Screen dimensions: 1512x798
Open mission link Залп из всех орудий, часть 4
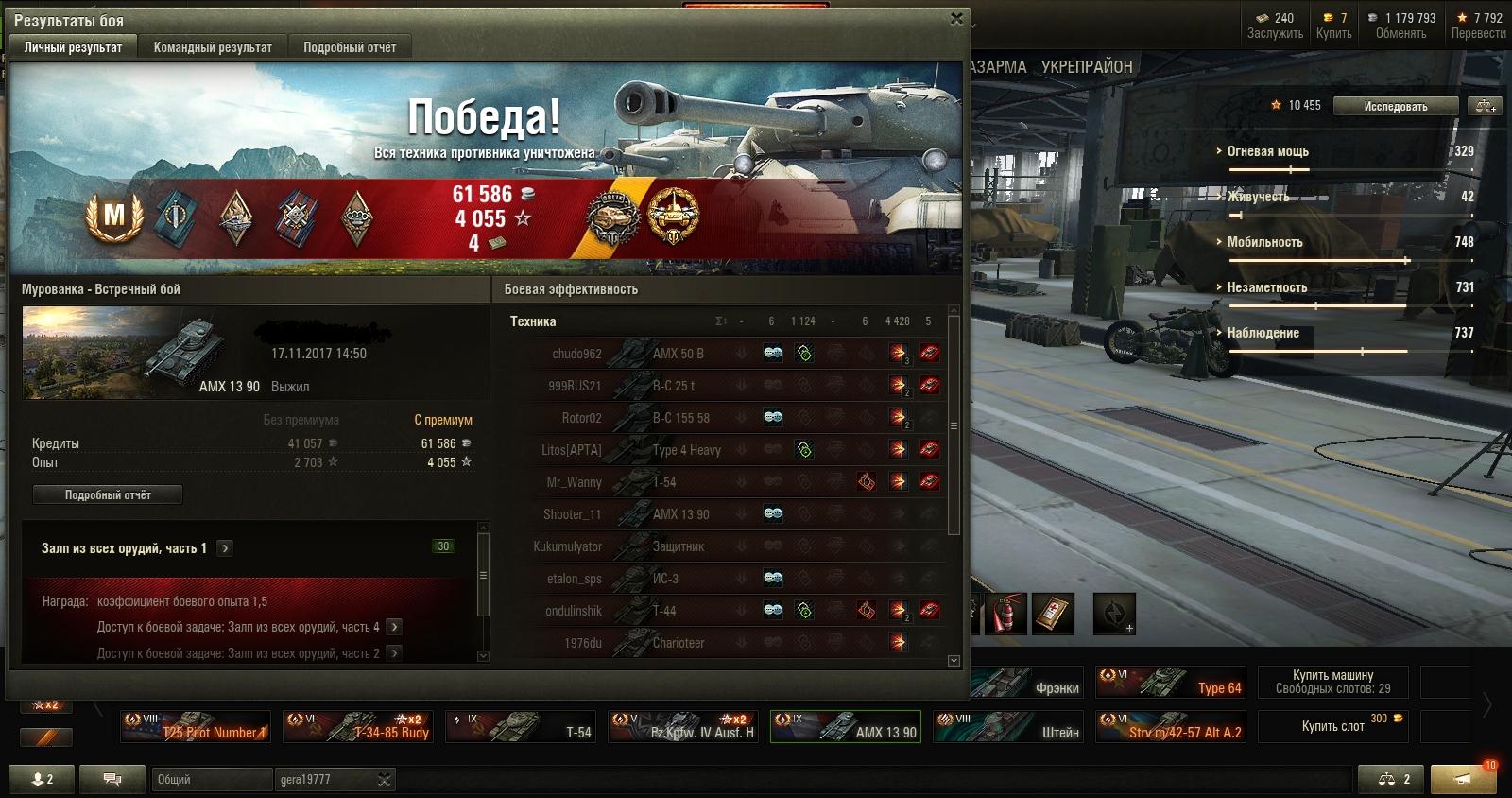[x=394, y=627]
